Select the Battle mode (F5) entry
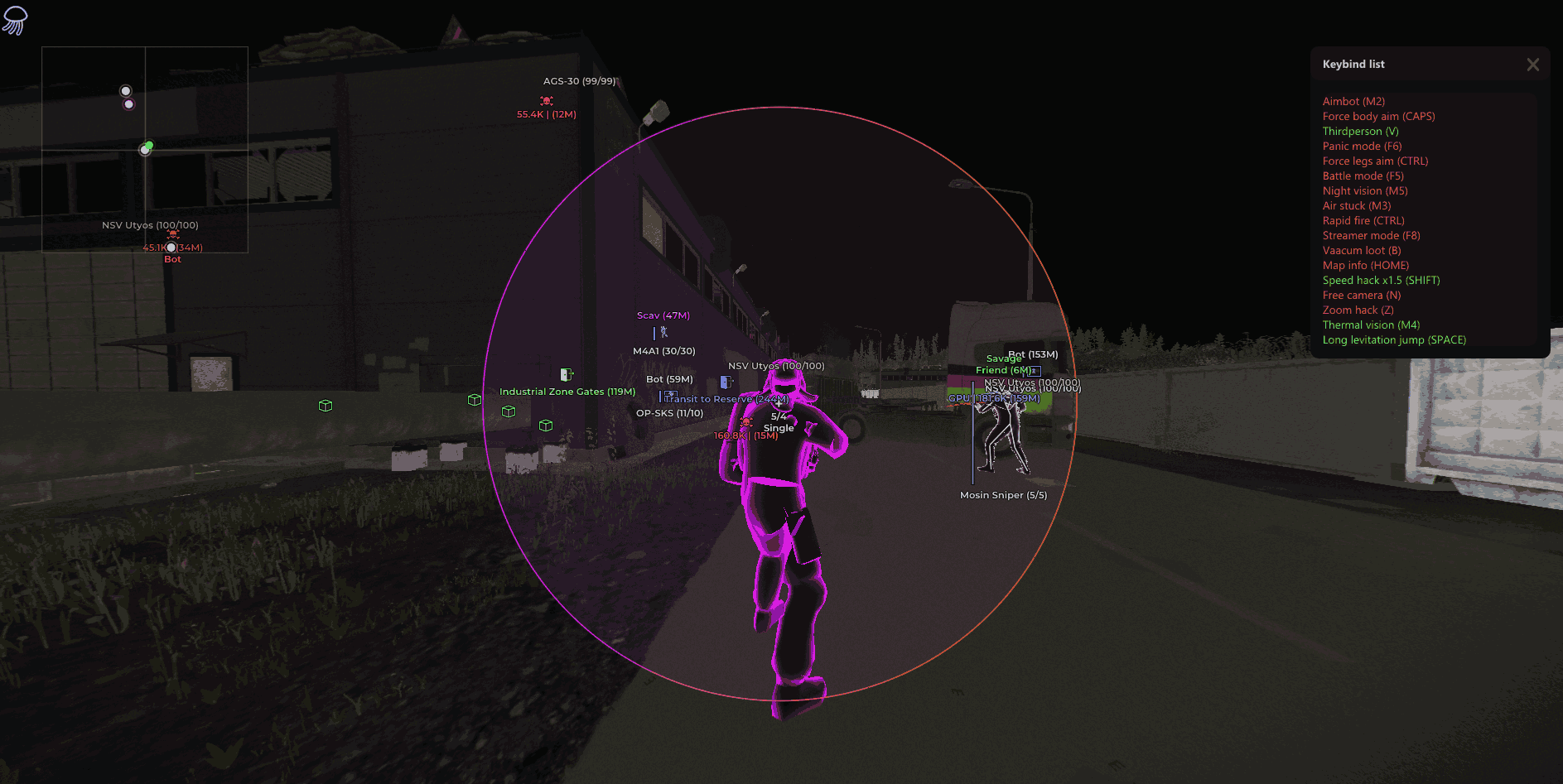Screen dimensions: 1563x784 click(x=1363, y=176)
